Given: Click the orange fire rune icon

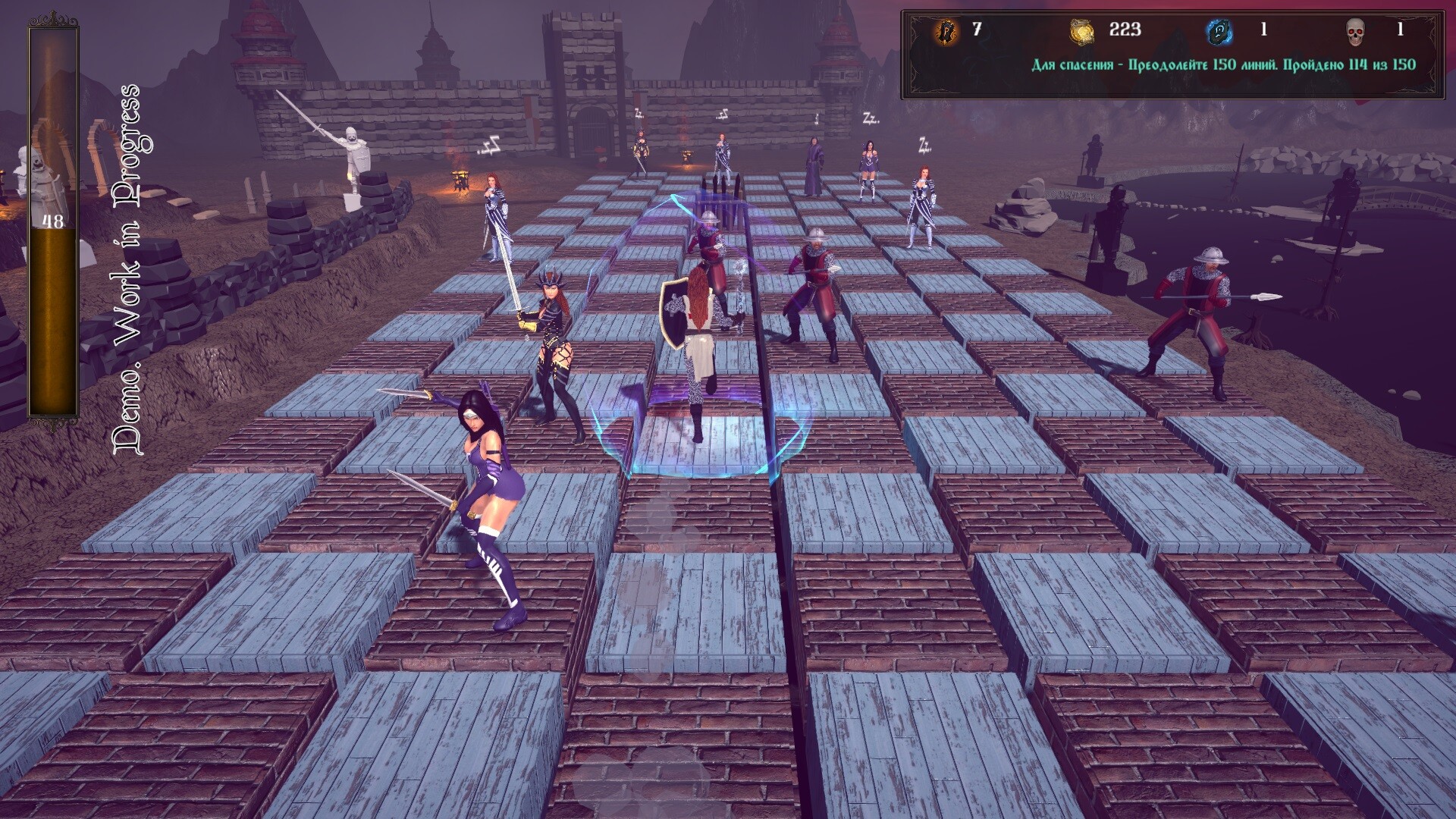Looking at the screenshot, I should point(946,31).
